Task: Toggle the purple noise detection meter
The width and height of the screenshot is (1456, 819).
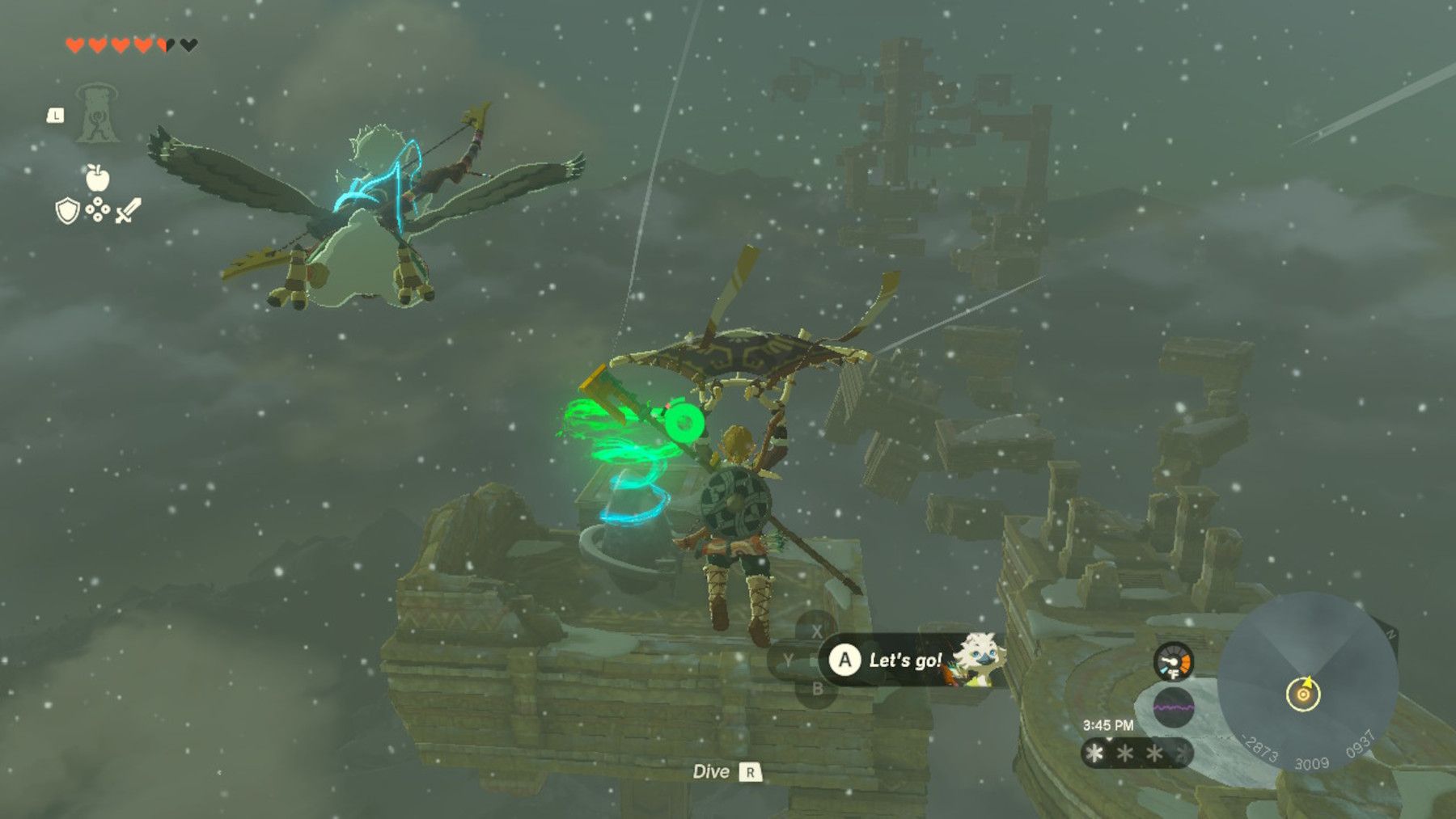Action: [x=1174, y=706]
